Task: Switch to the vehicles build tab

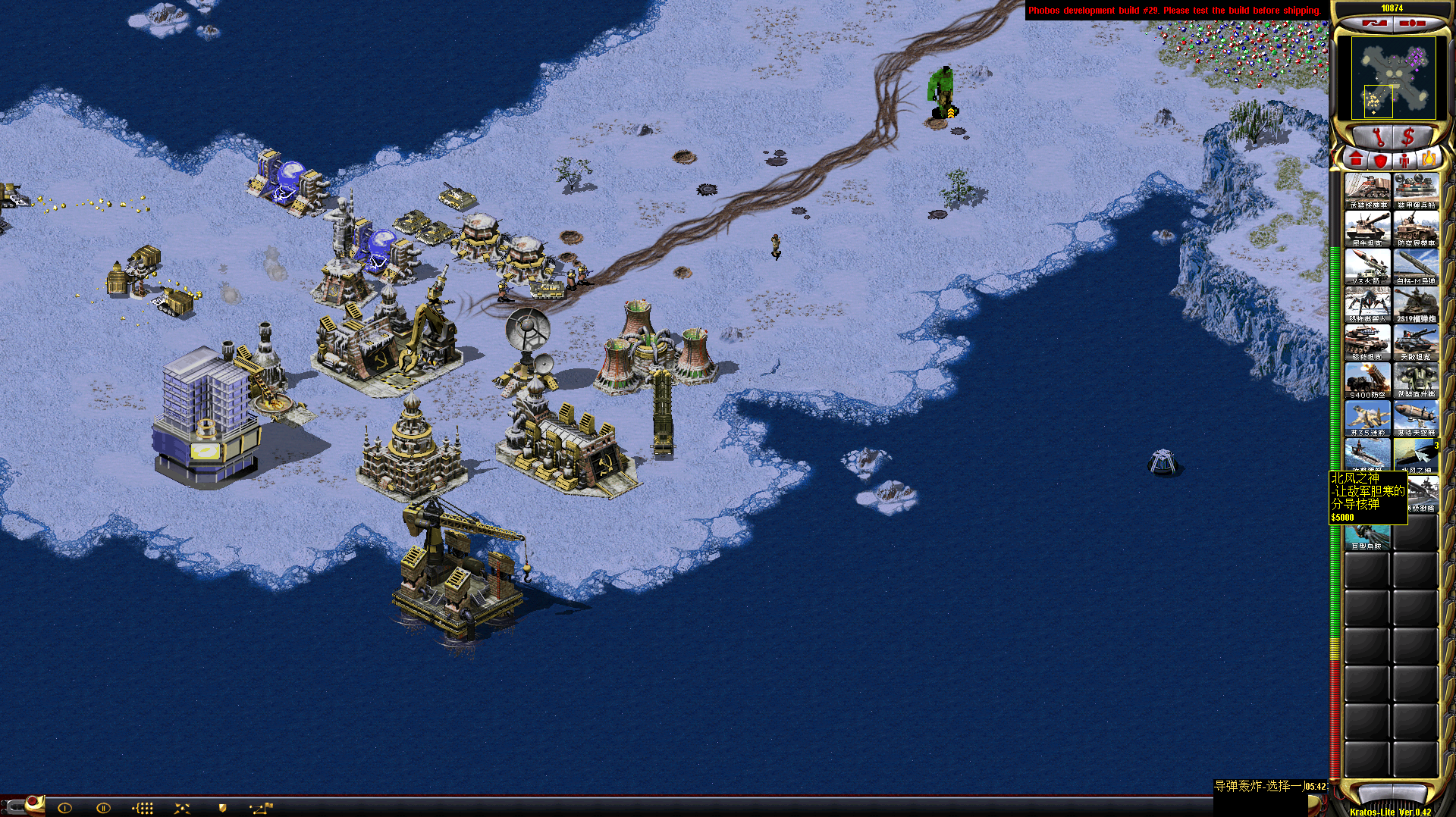Action: pos(1429,160)
